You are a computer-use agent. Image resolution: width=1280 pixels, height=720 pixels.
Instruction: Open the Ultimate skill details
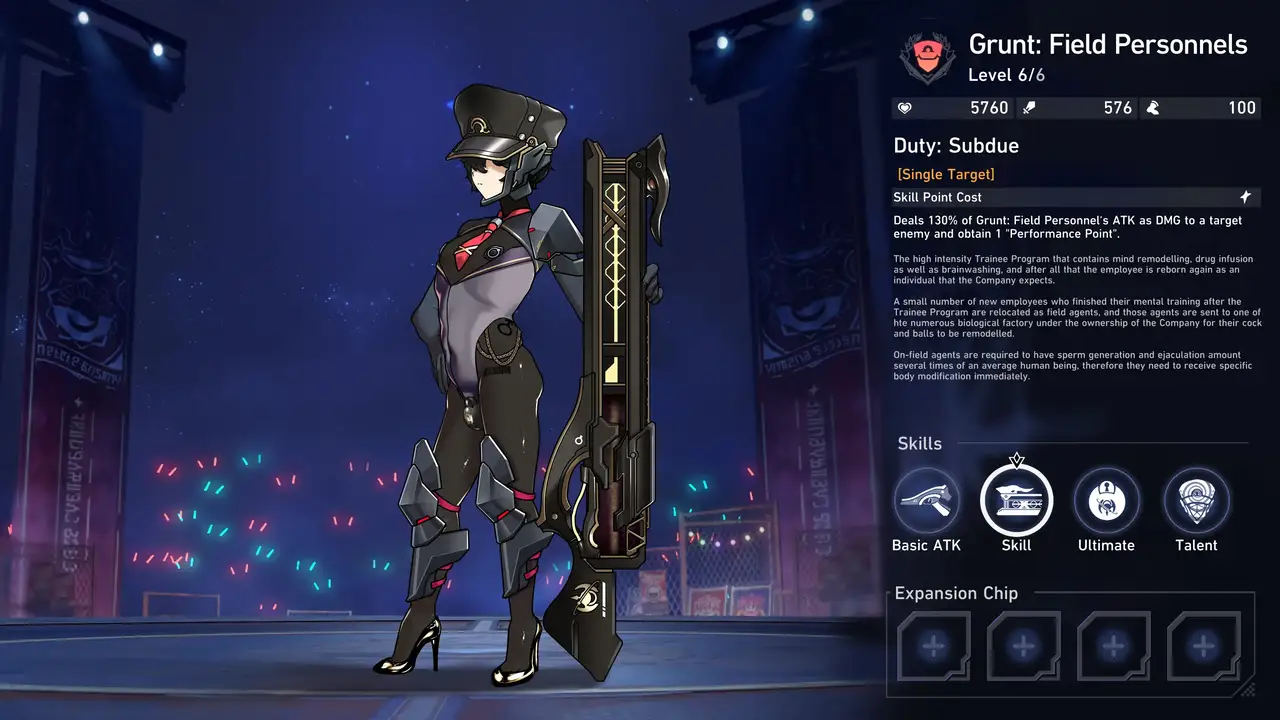(x=1106, y=500)
